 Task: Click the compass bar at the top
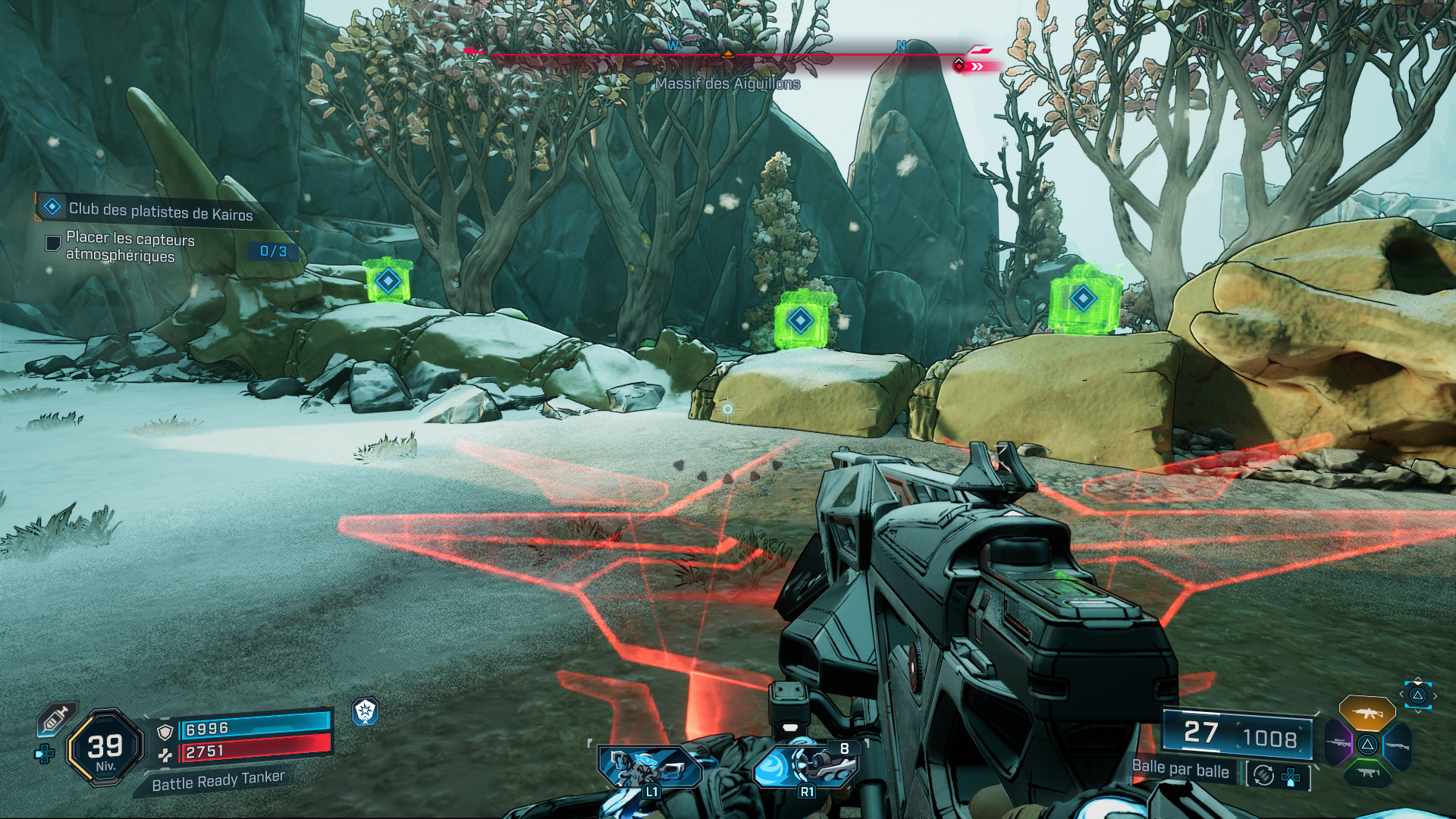point(726,55)
